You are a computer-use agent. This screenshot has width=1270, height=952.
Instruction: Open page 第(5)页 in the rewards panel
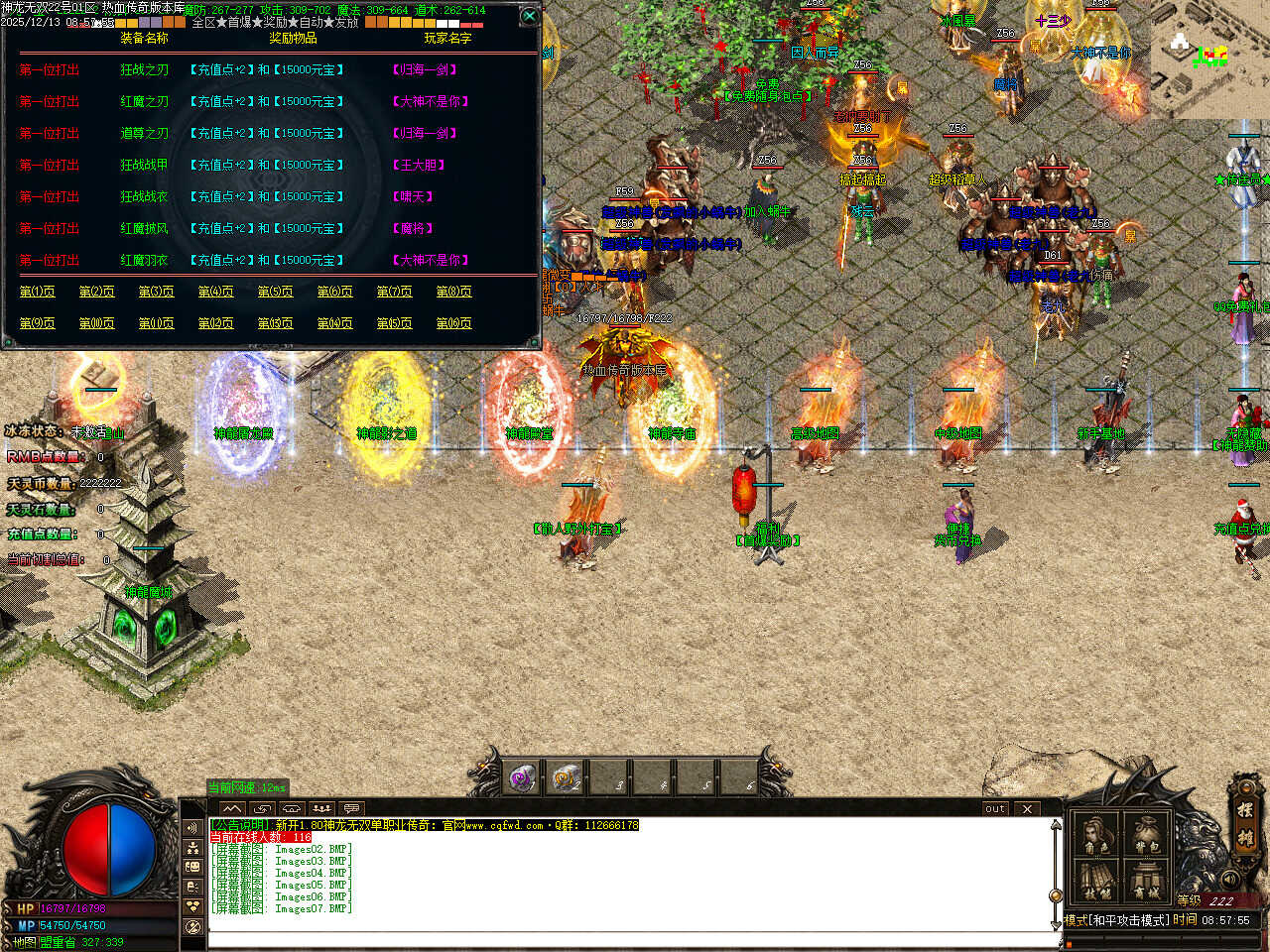point(276,292)
